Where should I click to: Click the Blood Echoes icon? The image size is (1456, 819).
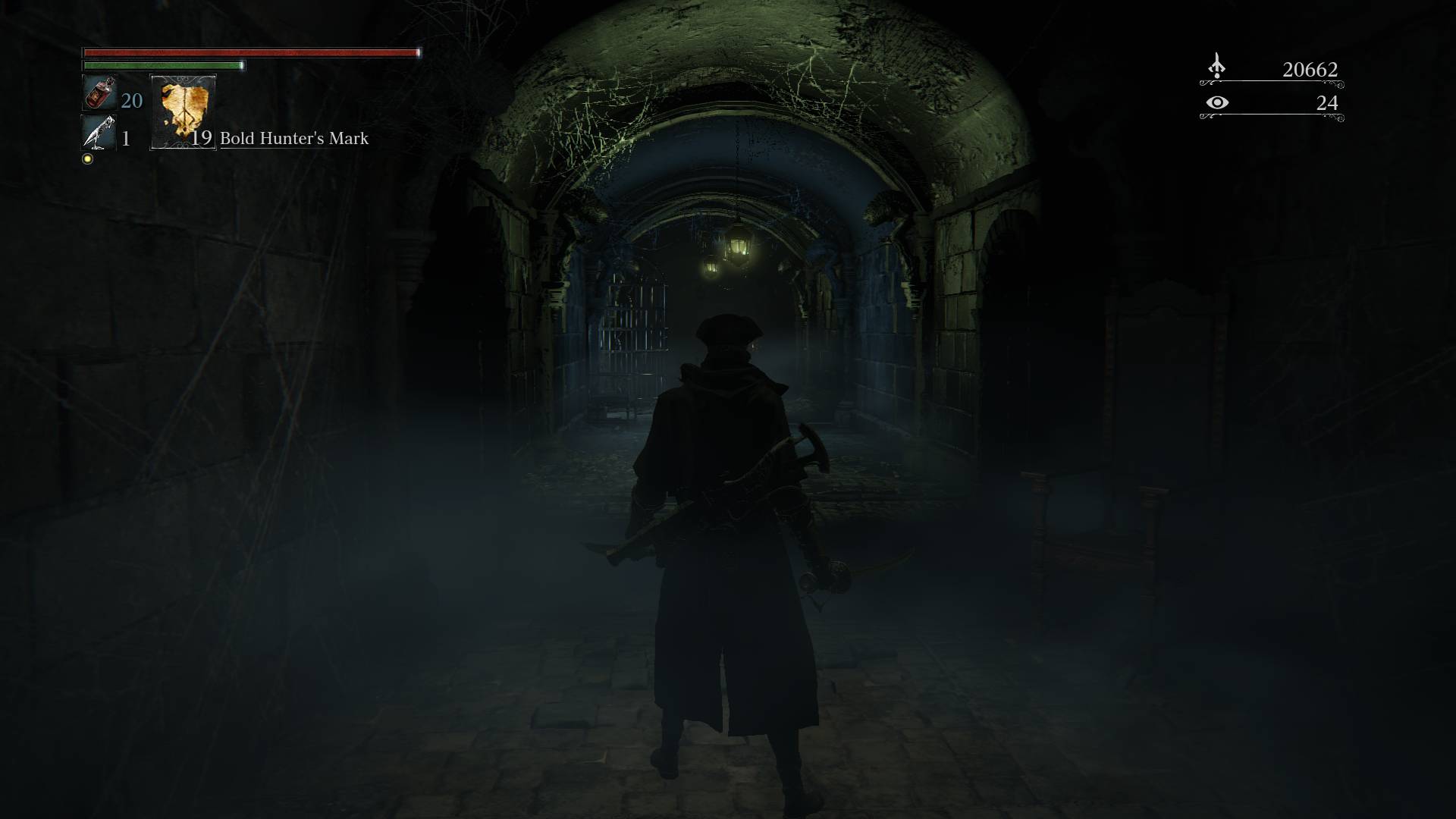pos(1216,67)
